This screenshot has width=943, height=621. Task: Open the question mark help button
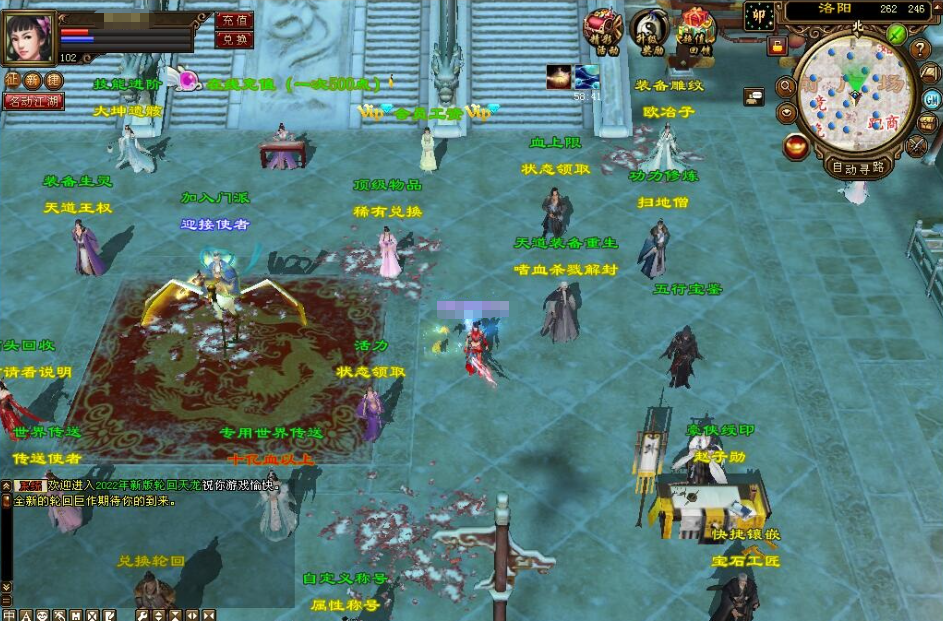(921, 49)
